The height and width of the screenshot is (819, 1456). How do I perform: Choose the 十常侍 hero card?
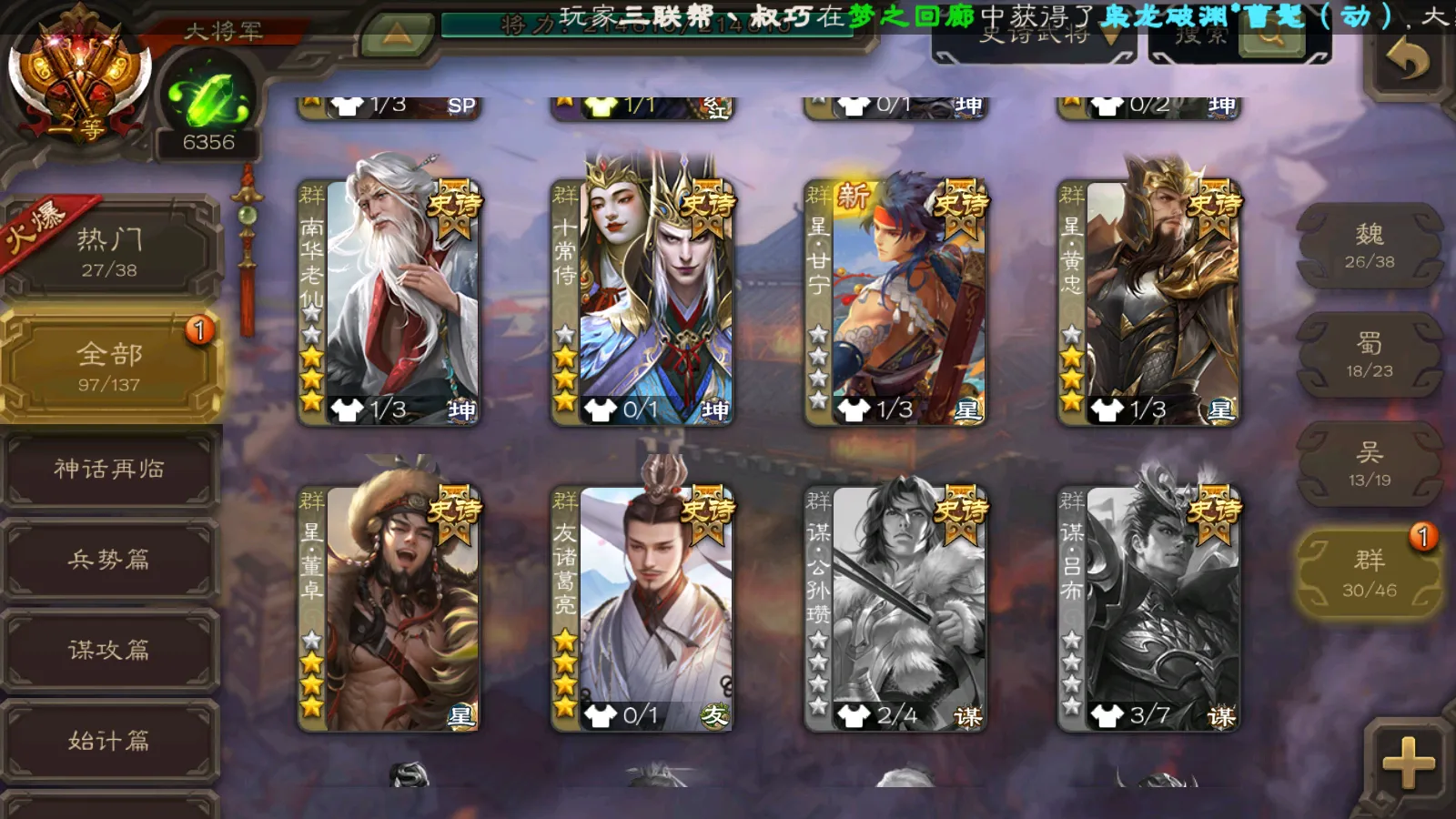coord(642,302)
